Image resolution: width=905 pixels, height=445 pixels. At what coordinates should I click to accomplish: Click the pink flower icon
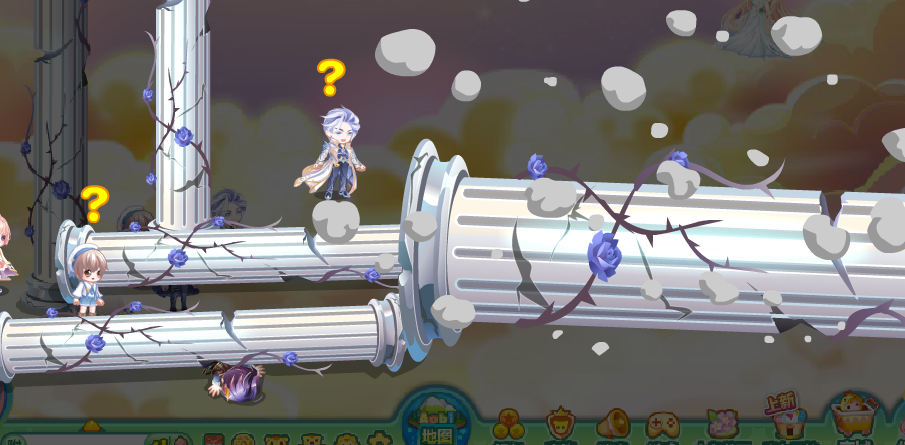721,425
